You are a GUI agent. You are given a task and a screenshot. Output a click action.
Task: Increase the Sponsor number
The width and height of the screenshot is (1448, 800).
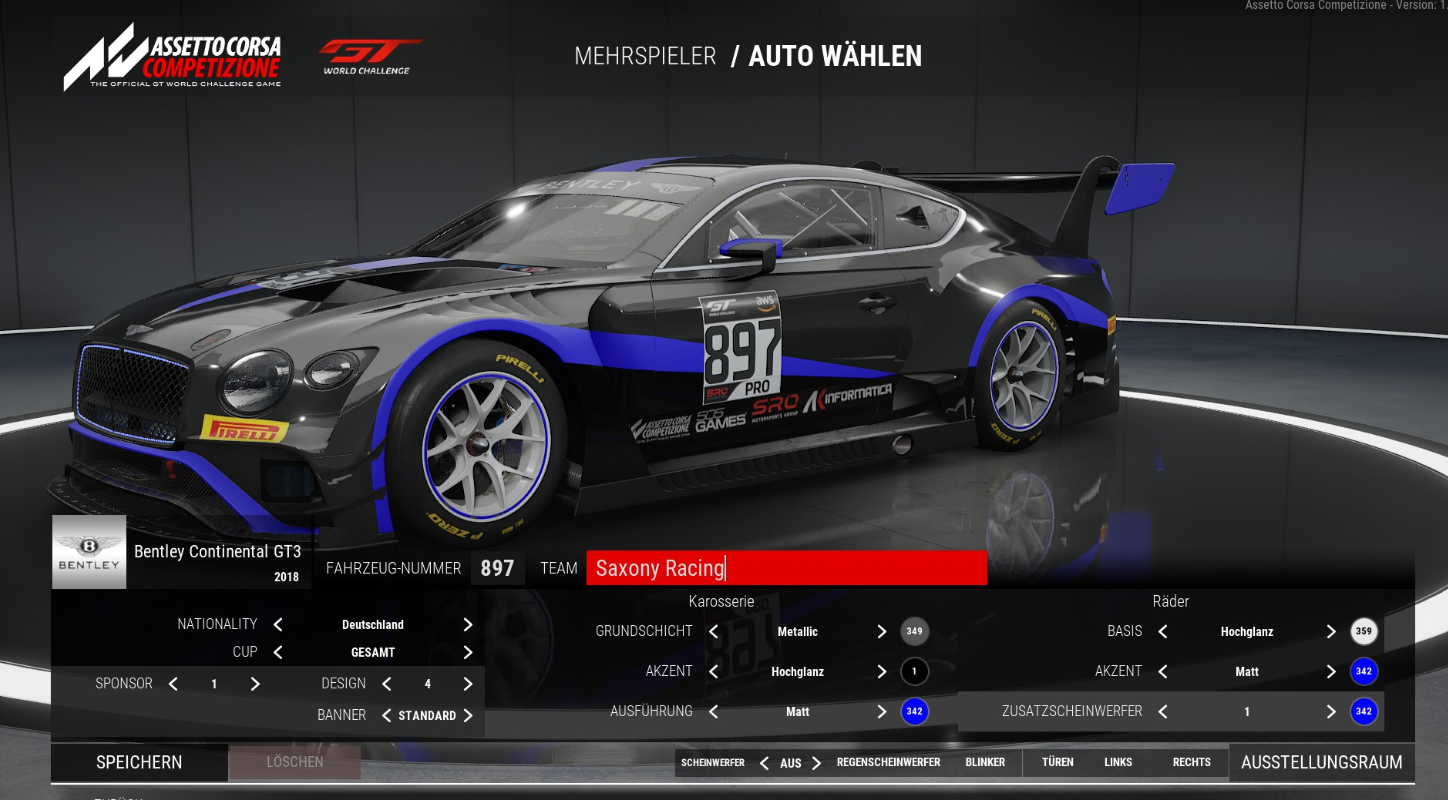255,684
